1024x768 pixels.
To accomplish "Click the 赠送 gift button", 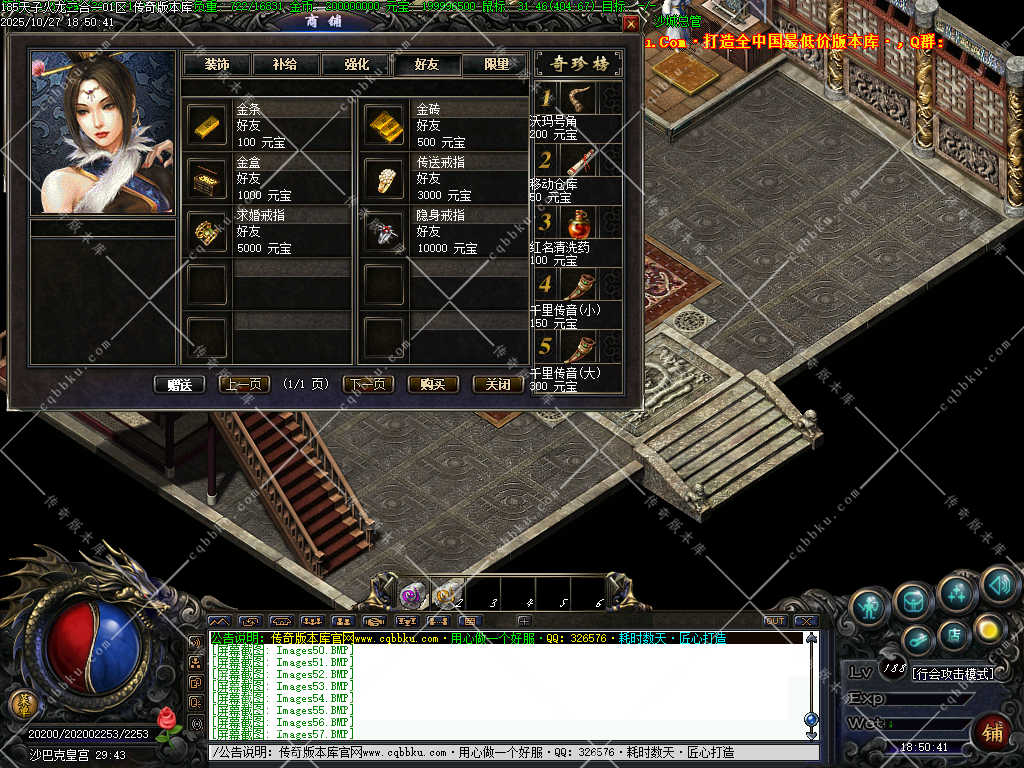I will [x=180, y=384].
